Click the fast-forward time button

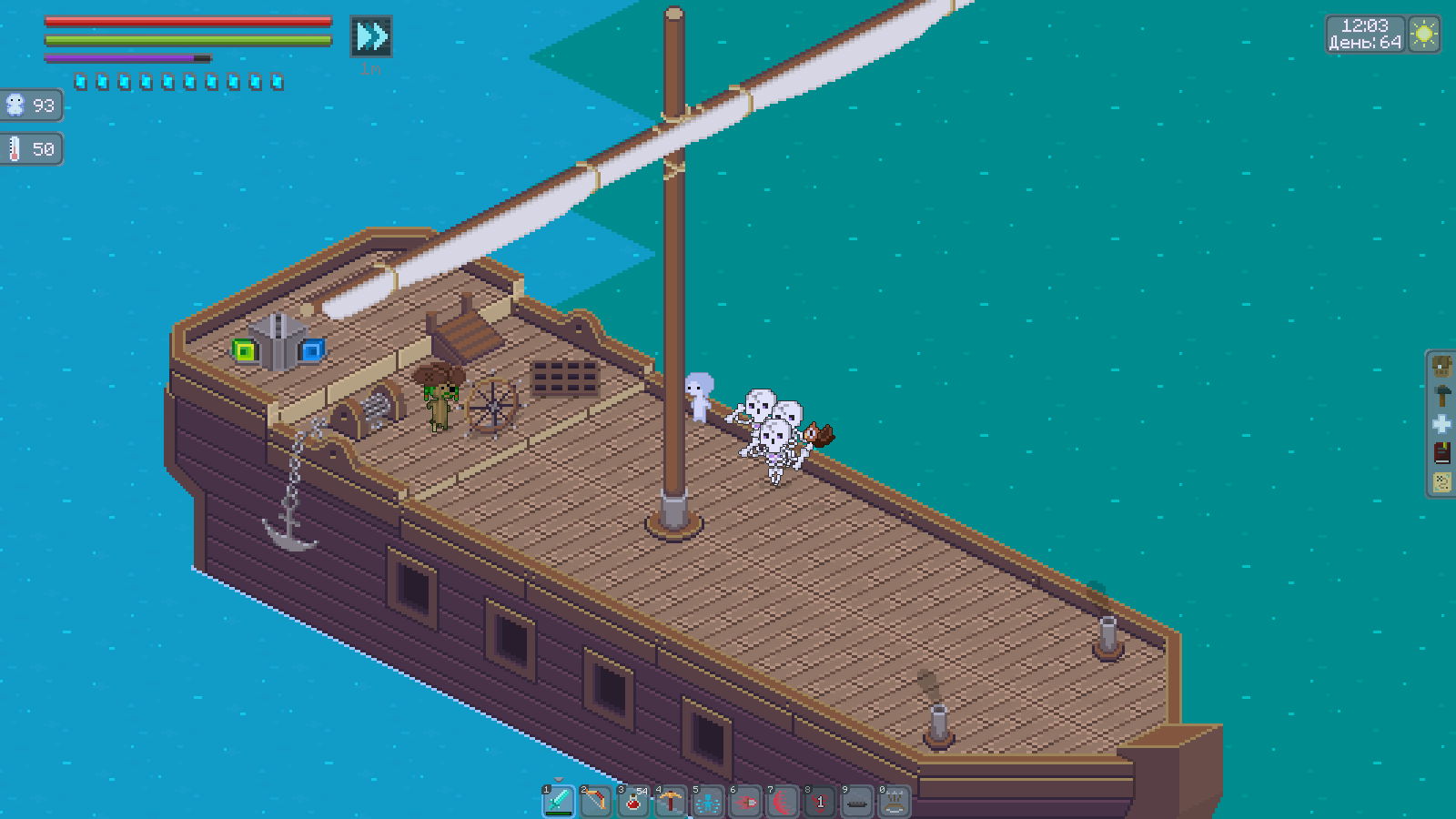point(371,36)
